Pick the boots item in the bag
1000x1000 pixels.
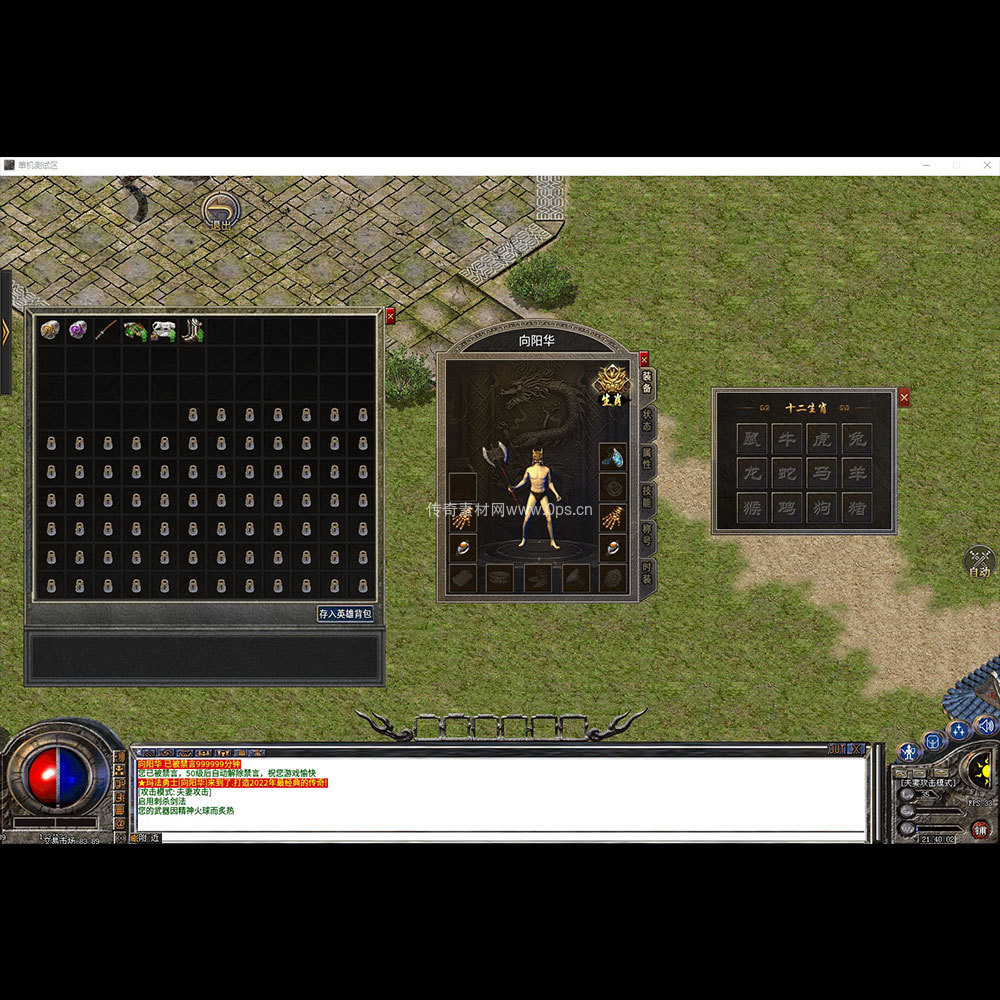(x=191, y=330)
